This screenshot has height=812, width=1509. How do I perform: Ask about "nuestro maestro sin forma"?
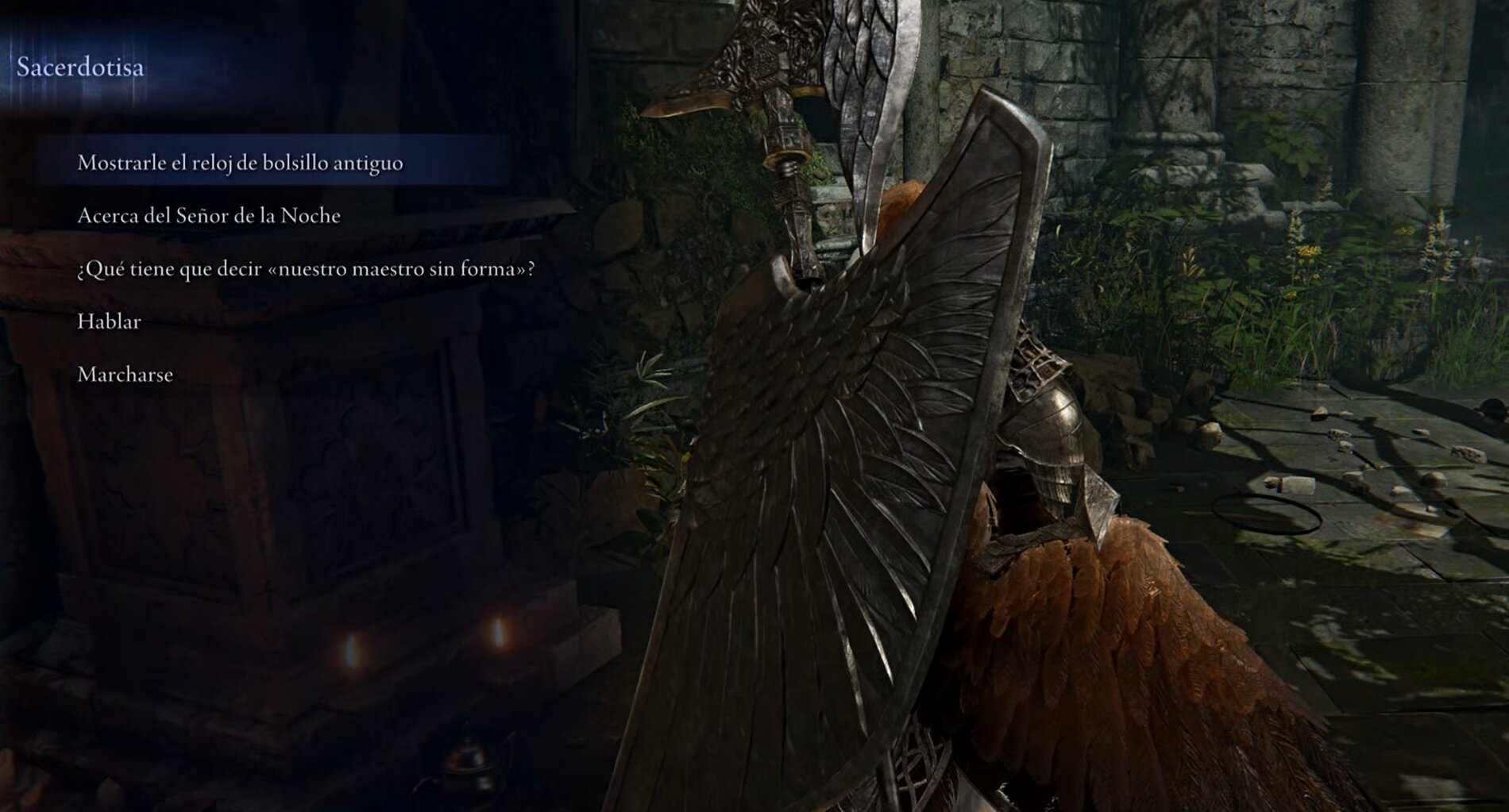point(306,269)
